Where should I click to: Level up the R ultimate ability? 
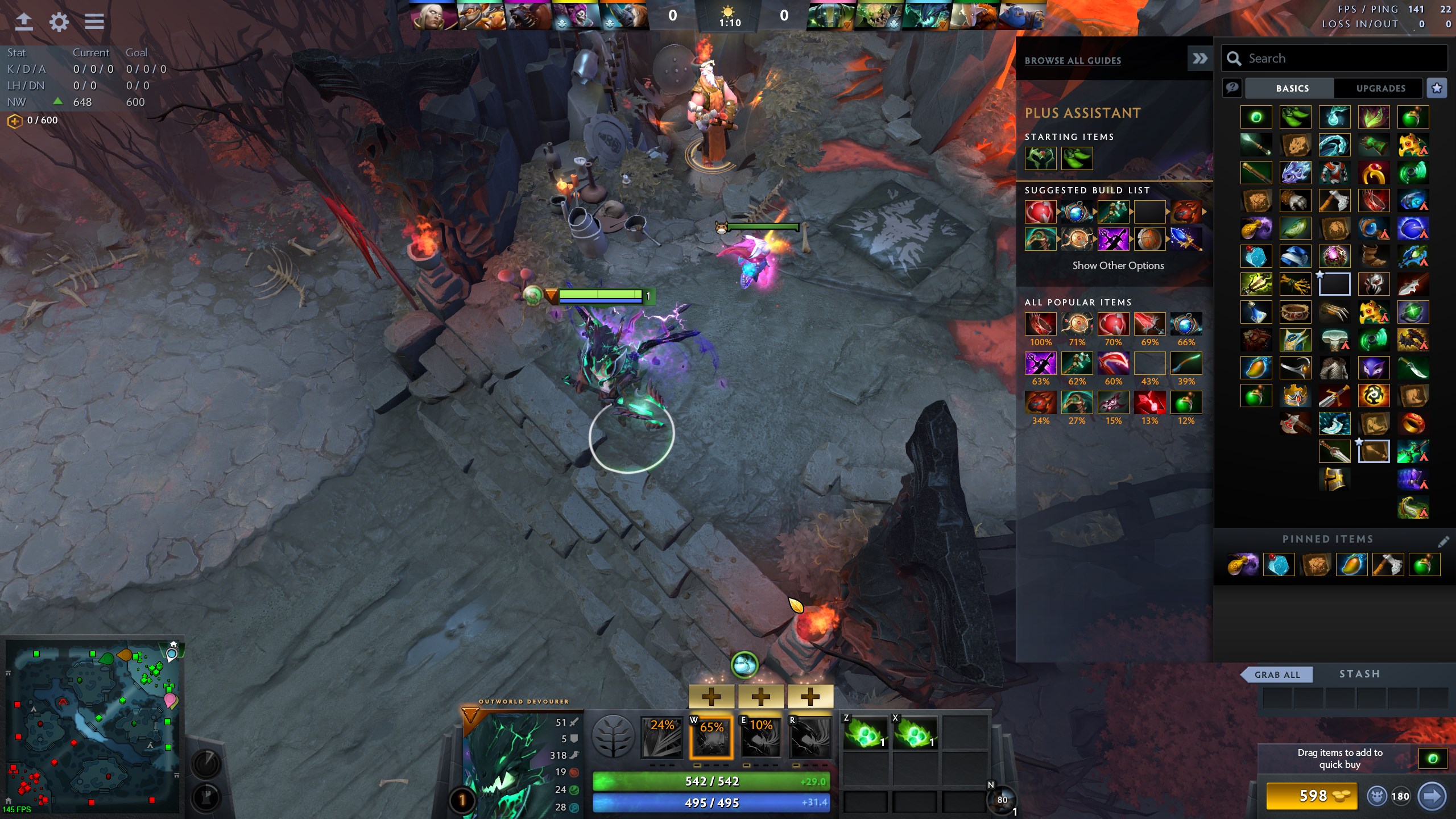pos(810,697)
